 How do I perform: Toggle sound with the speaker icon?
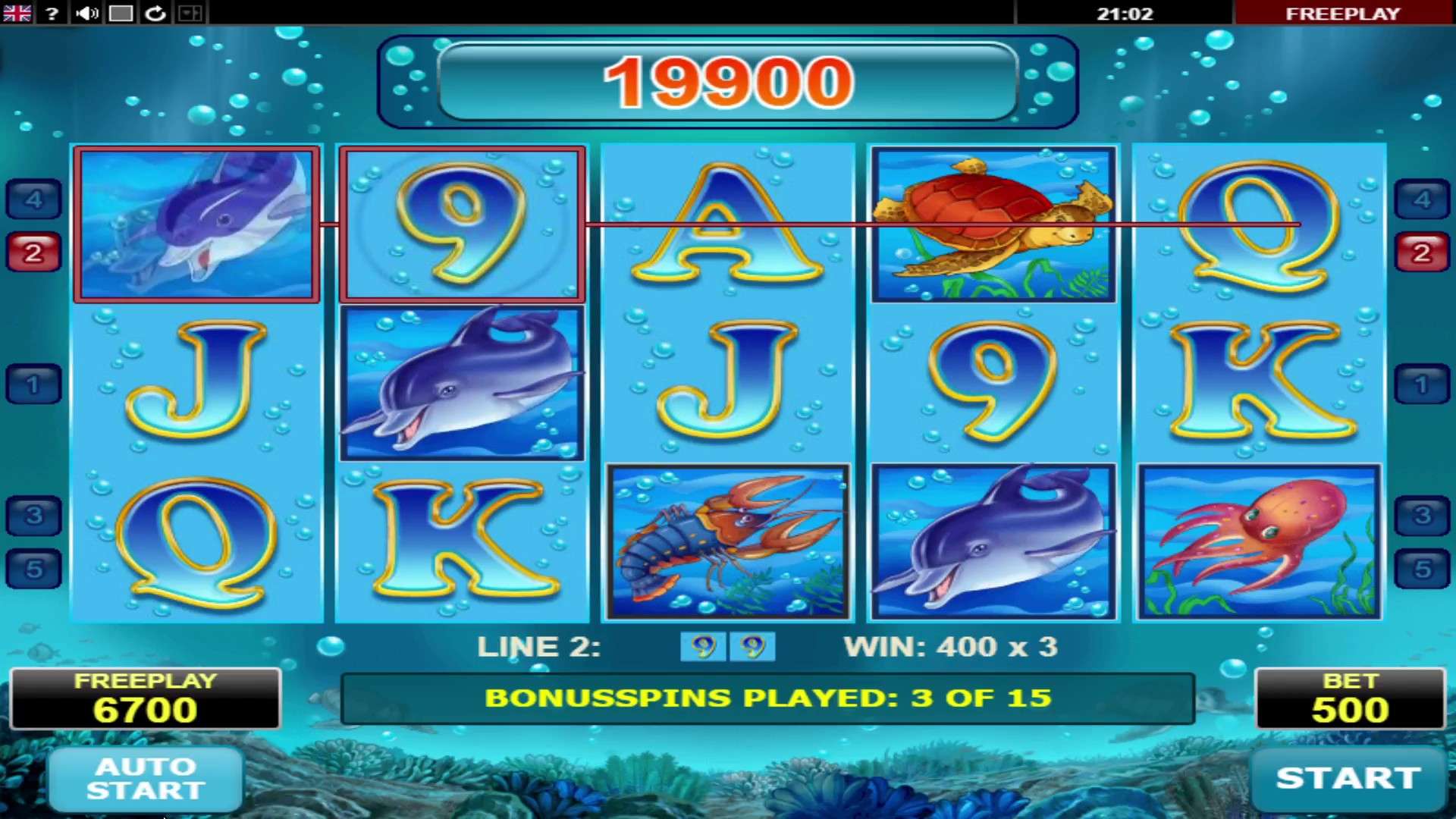(x=86, y=13)
